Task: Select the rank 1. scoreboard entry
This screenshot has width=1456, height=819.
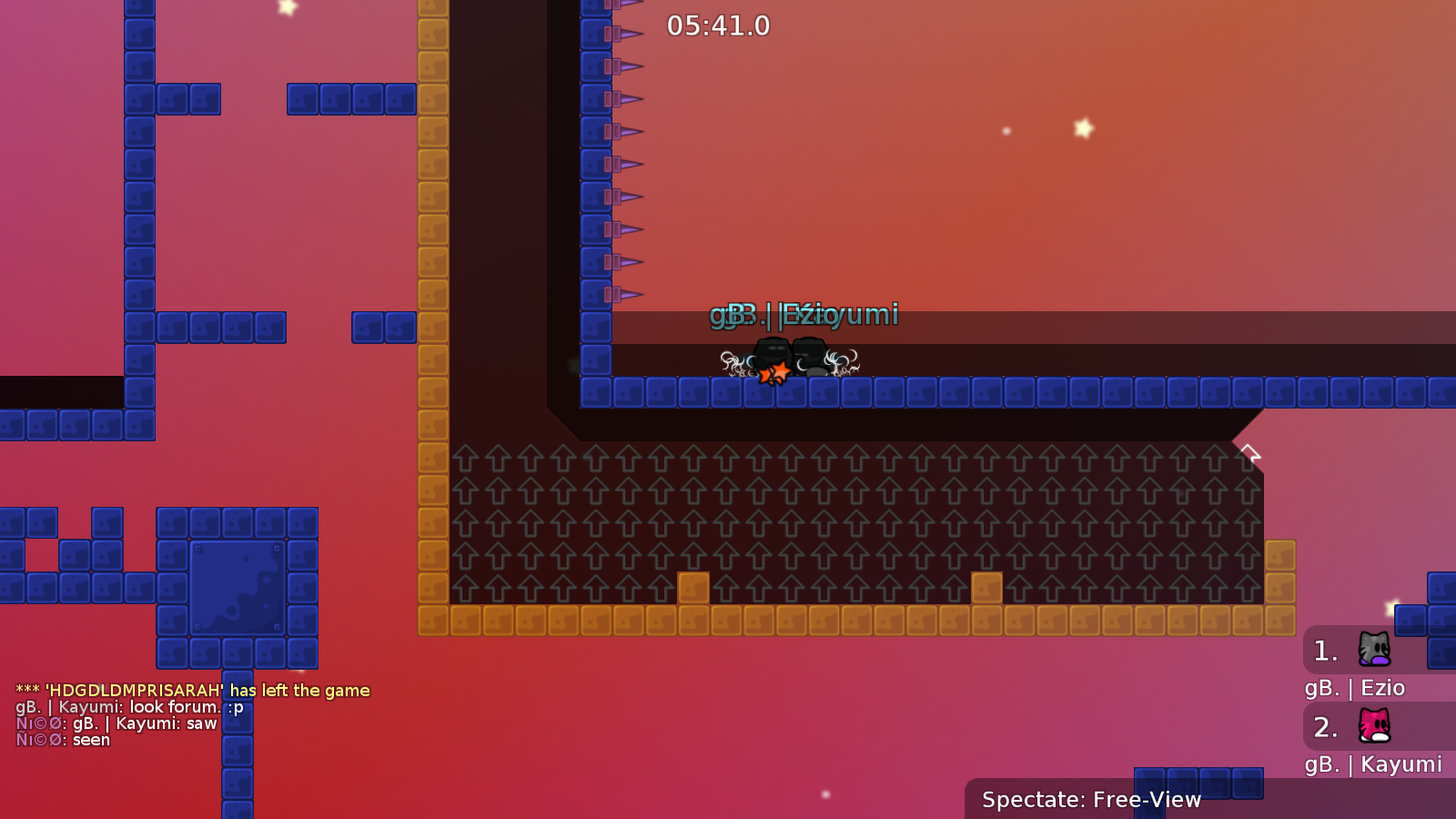Action: tap(1324, 651)
